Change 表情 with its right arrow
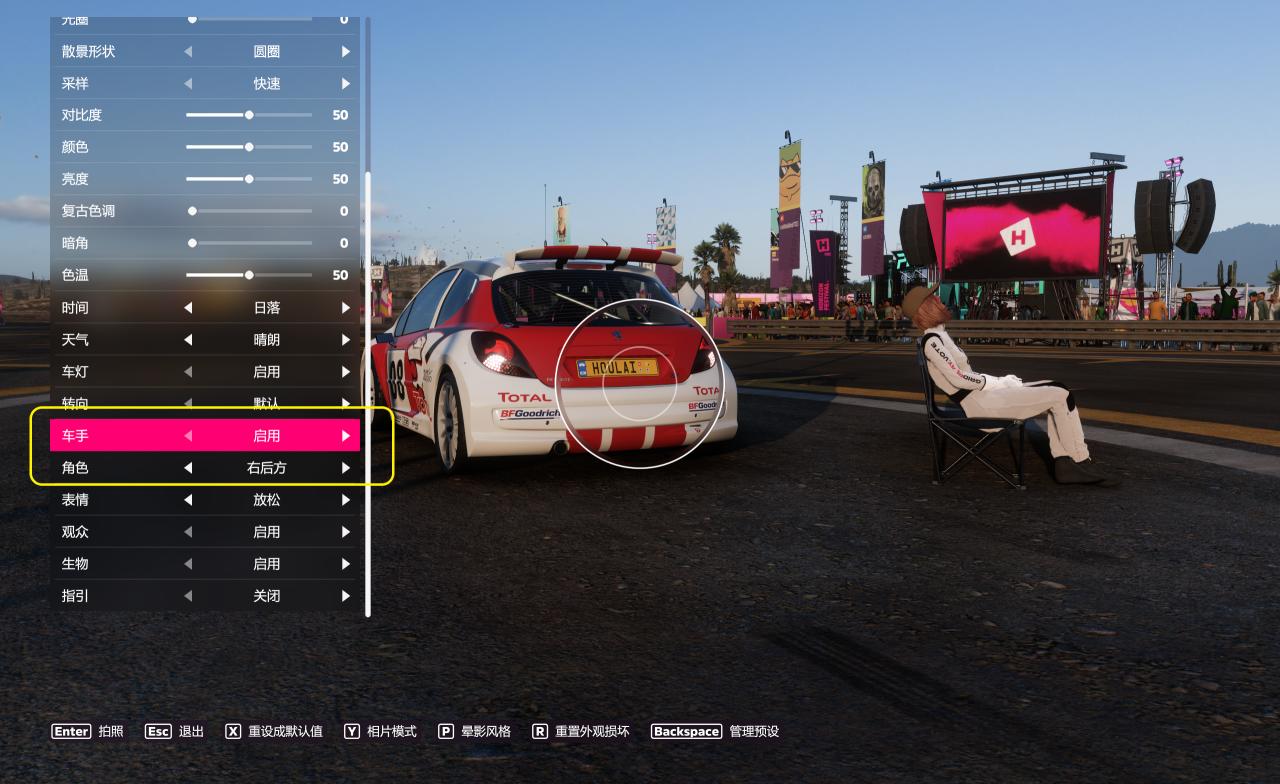1280x784 pixels. click(x=346, y=499)
